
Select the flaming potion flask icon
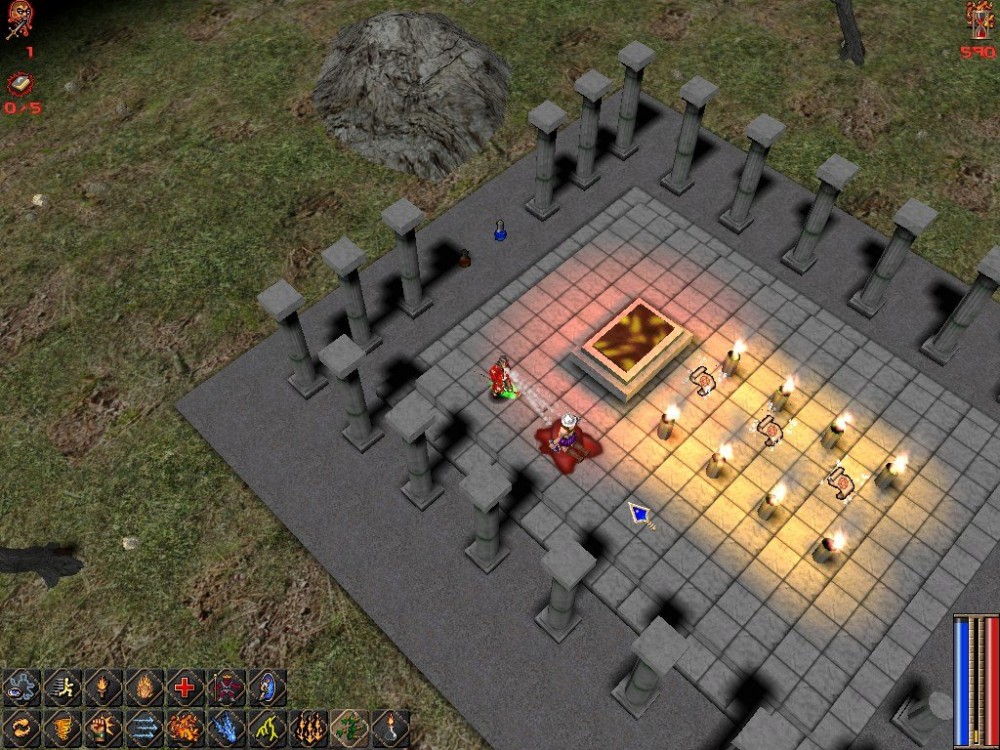tap(390, 729)
